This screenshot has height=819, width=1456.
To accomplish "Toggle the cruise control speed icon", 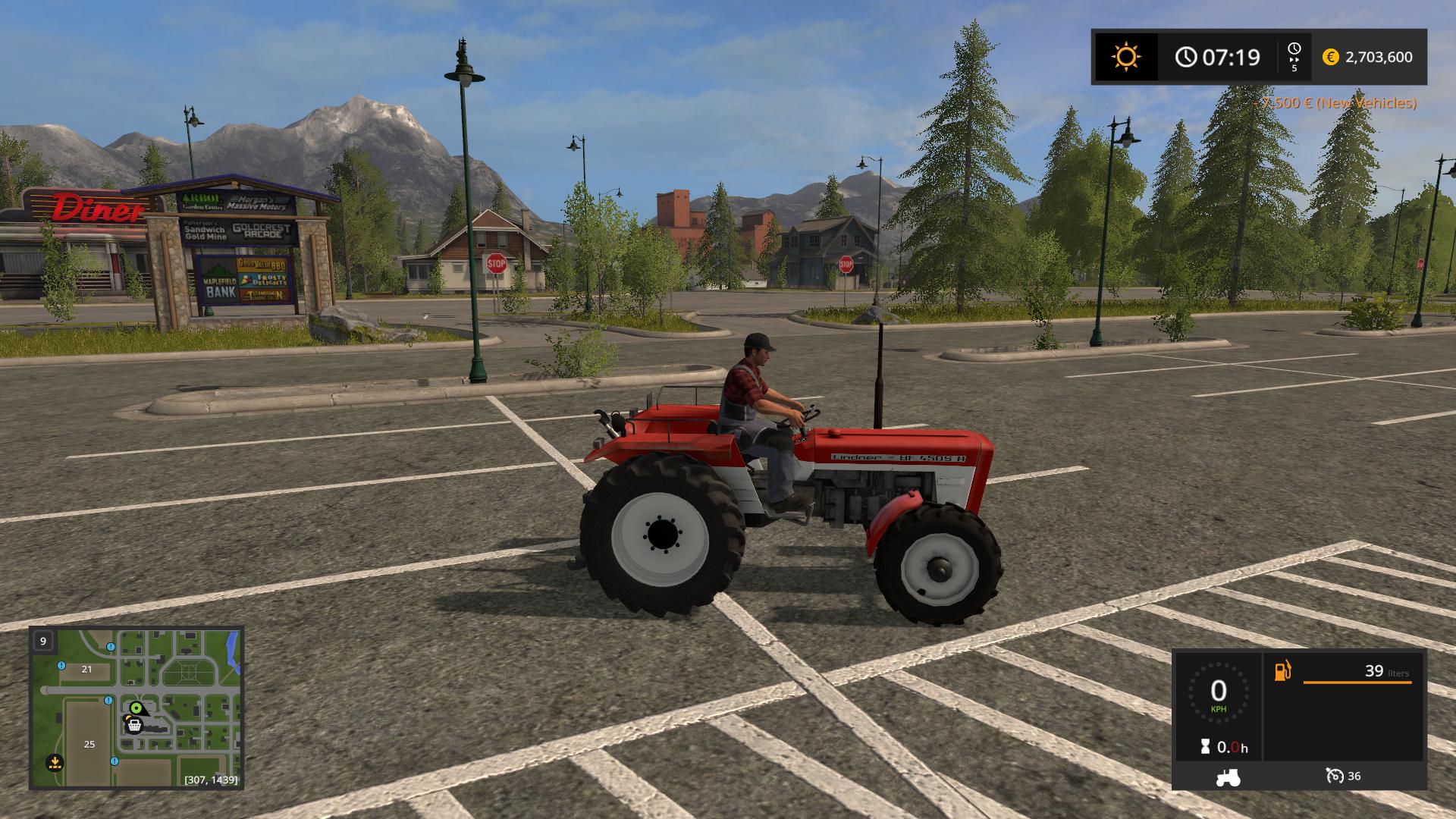I will [1335, 776].
